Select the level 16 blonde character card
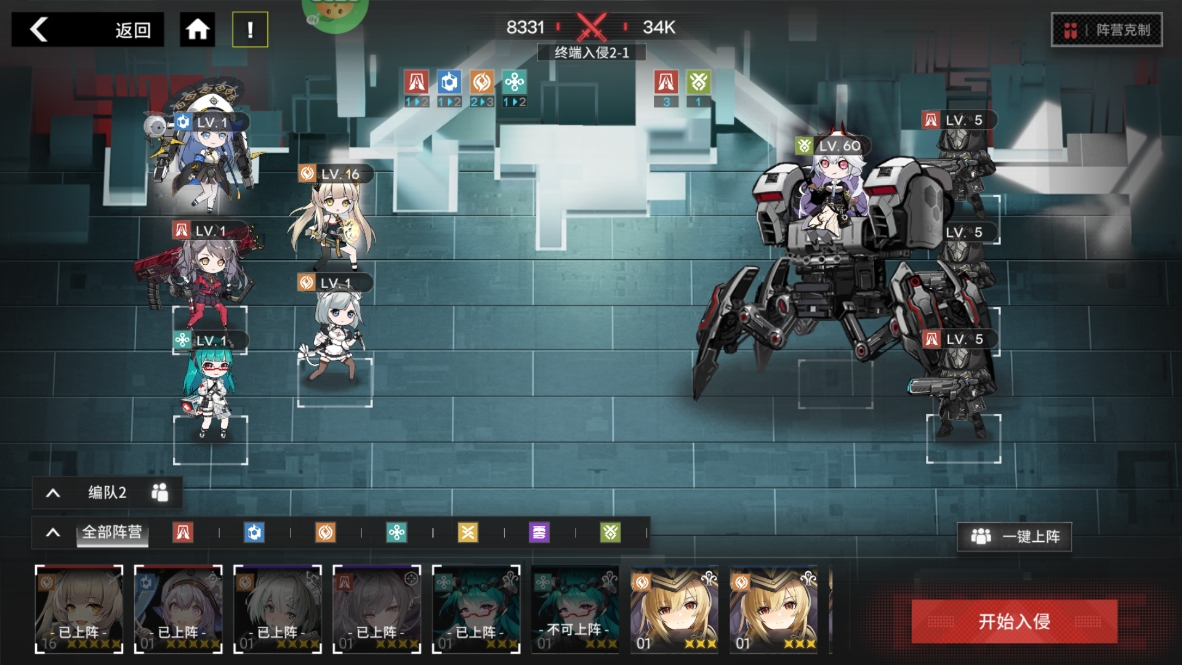The image size is (1182, 665). pos(79,610)
